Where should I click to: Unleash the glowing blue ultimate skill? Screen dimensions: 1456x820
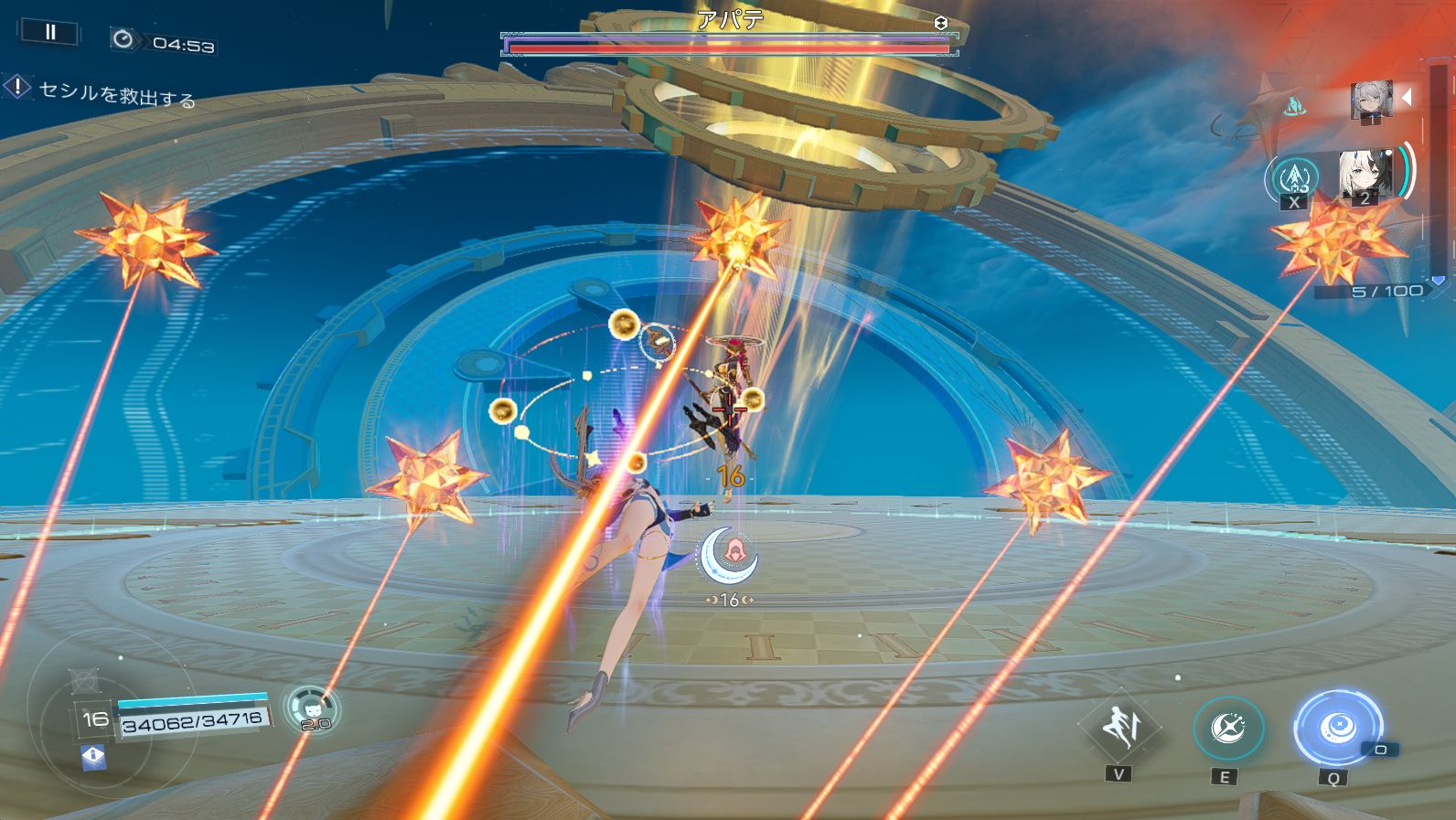[1336, 728]
